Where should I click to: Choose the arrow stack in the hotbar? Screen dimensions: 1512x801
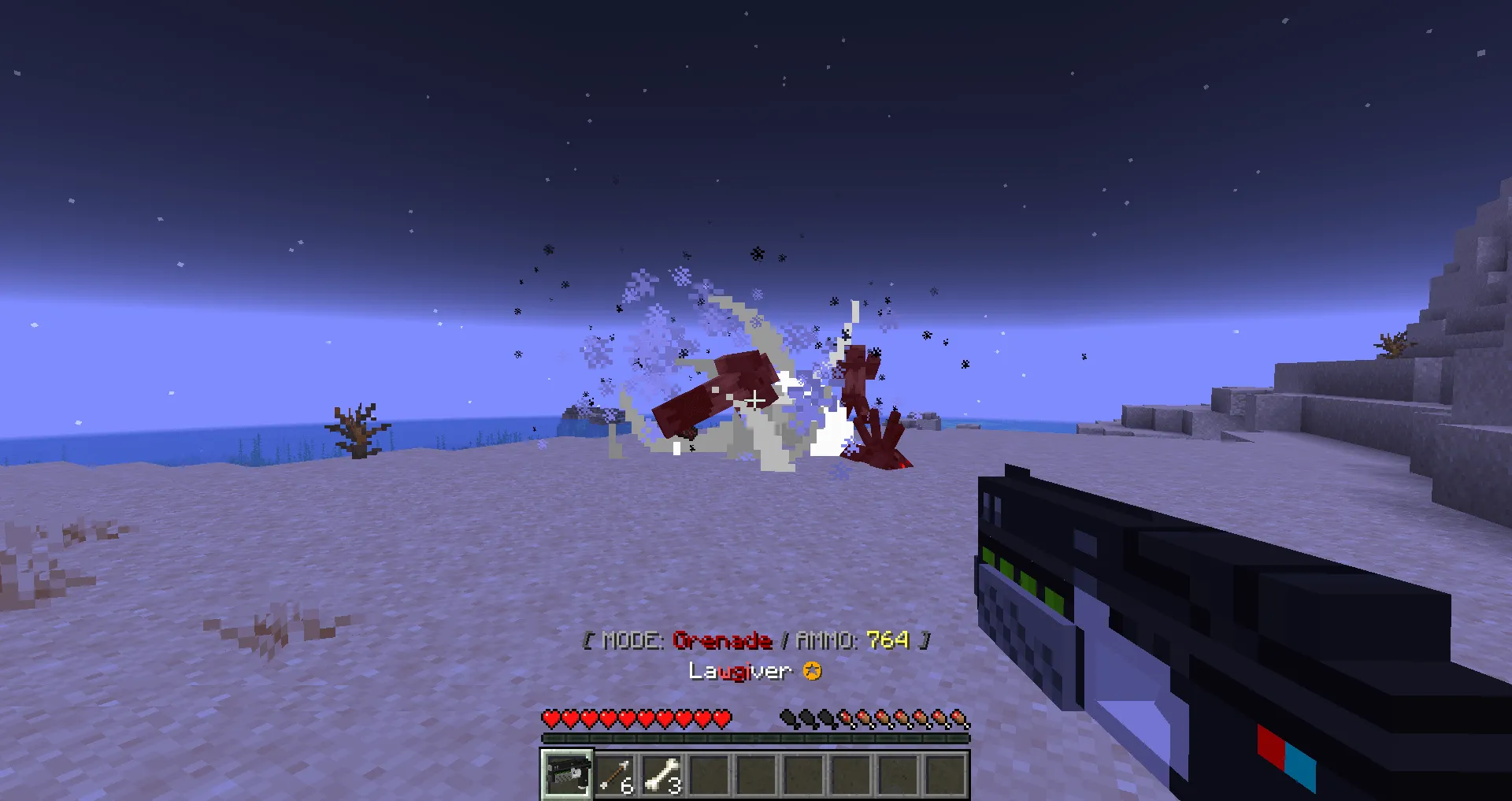point(615,775)
